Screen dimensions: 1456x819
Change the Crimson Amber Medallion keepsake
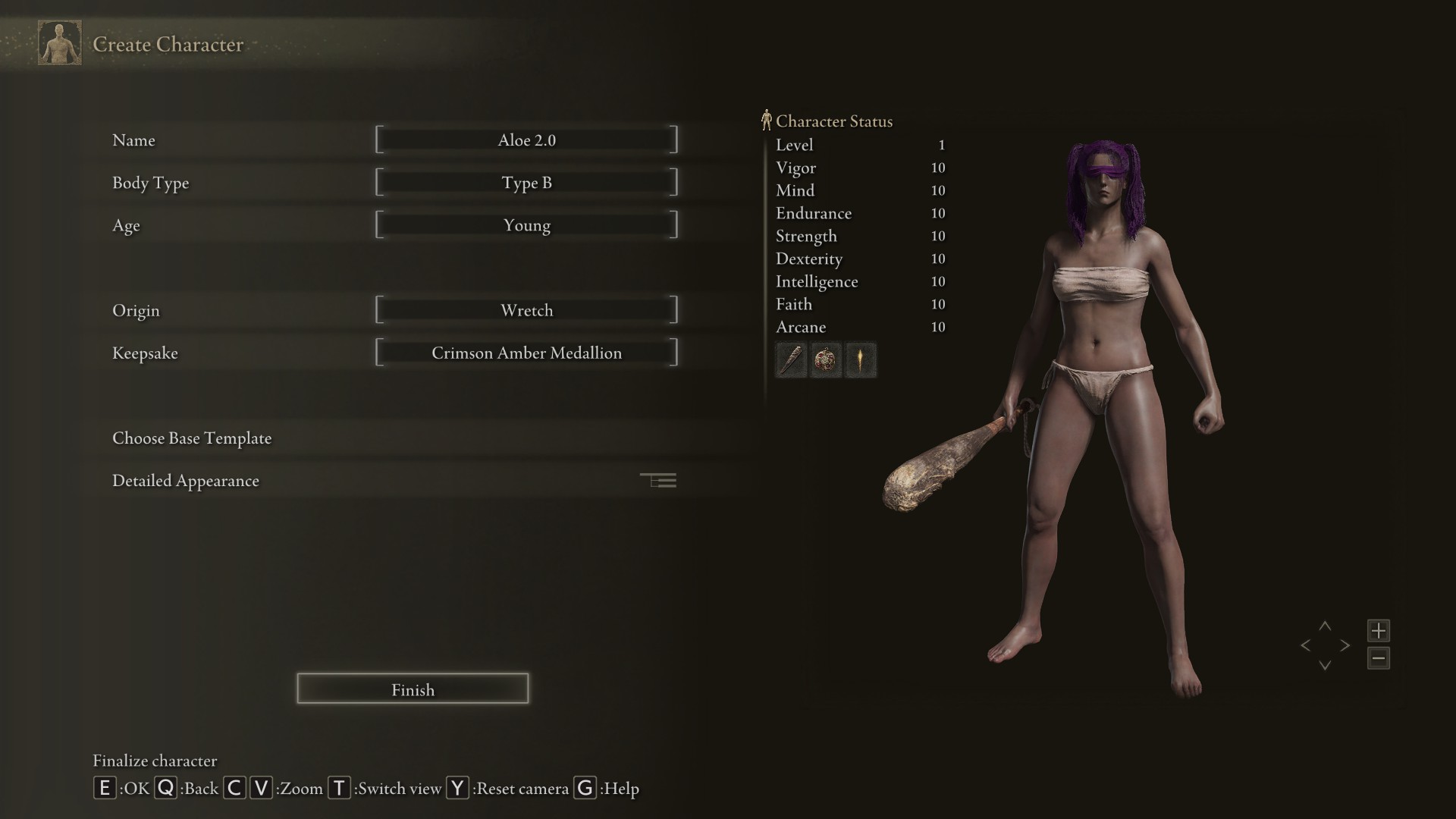(526, 353)
